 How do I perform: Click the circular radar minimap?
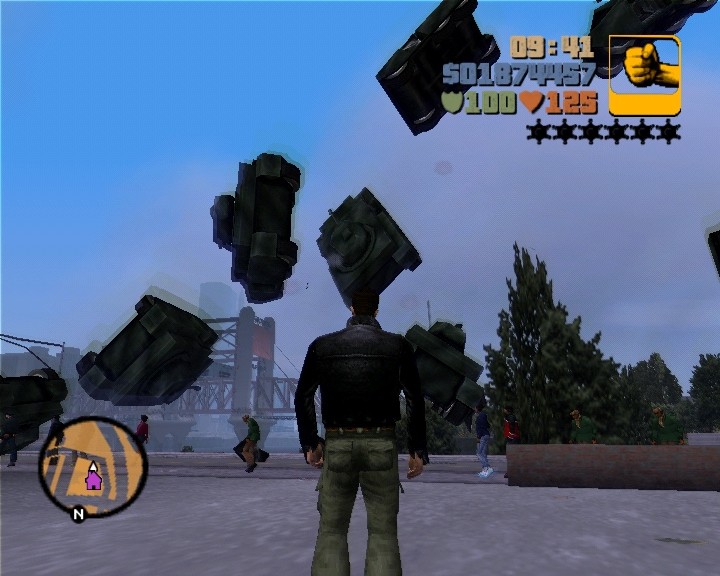click(x=92, y=465)
